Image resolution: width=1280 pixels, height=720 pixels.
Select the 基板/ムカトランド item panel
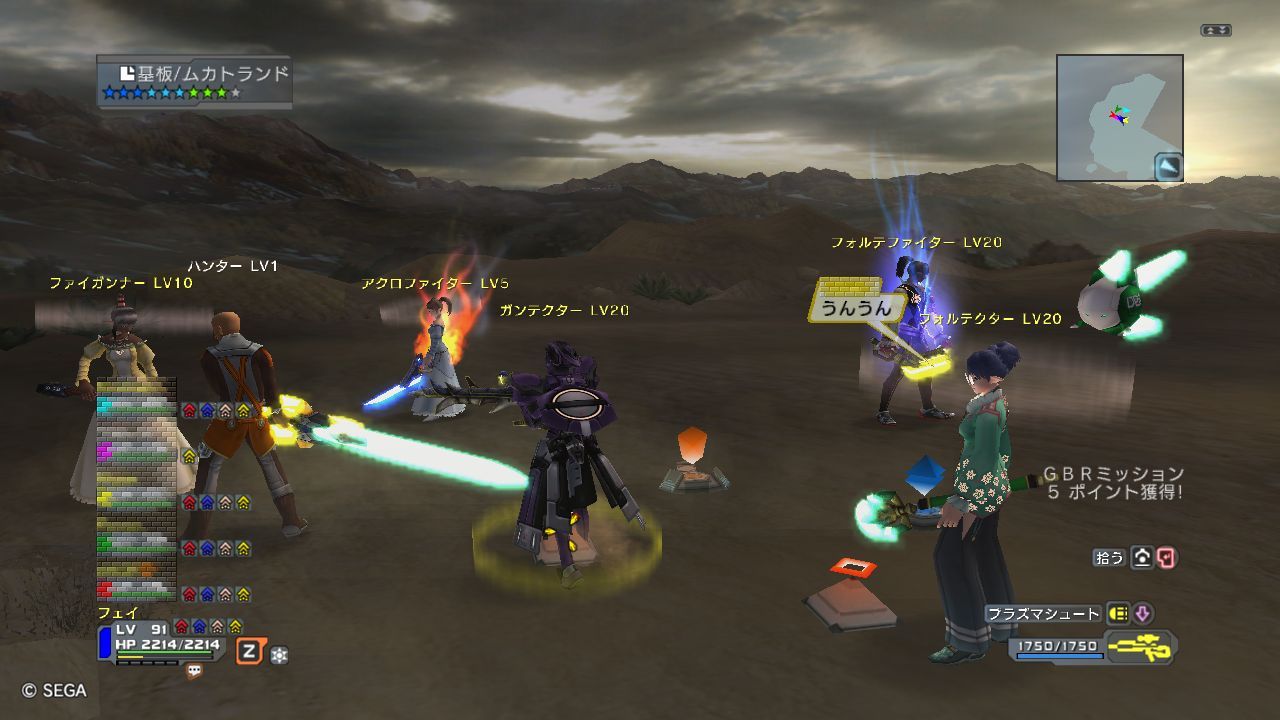click(x=195, y=82)
